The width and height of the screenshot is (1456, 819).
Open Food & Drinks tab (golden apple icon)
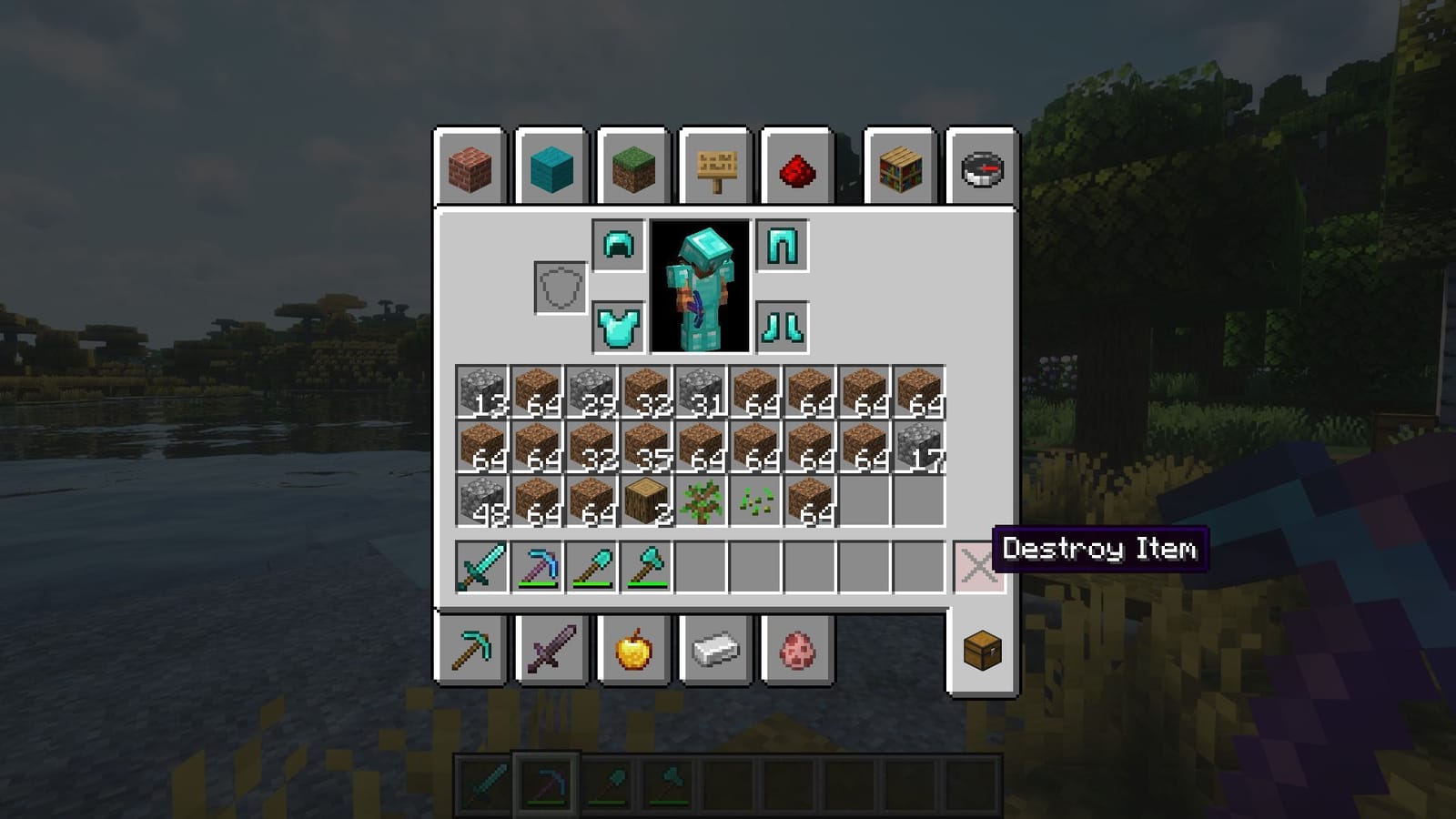click(x=634, y=651)
